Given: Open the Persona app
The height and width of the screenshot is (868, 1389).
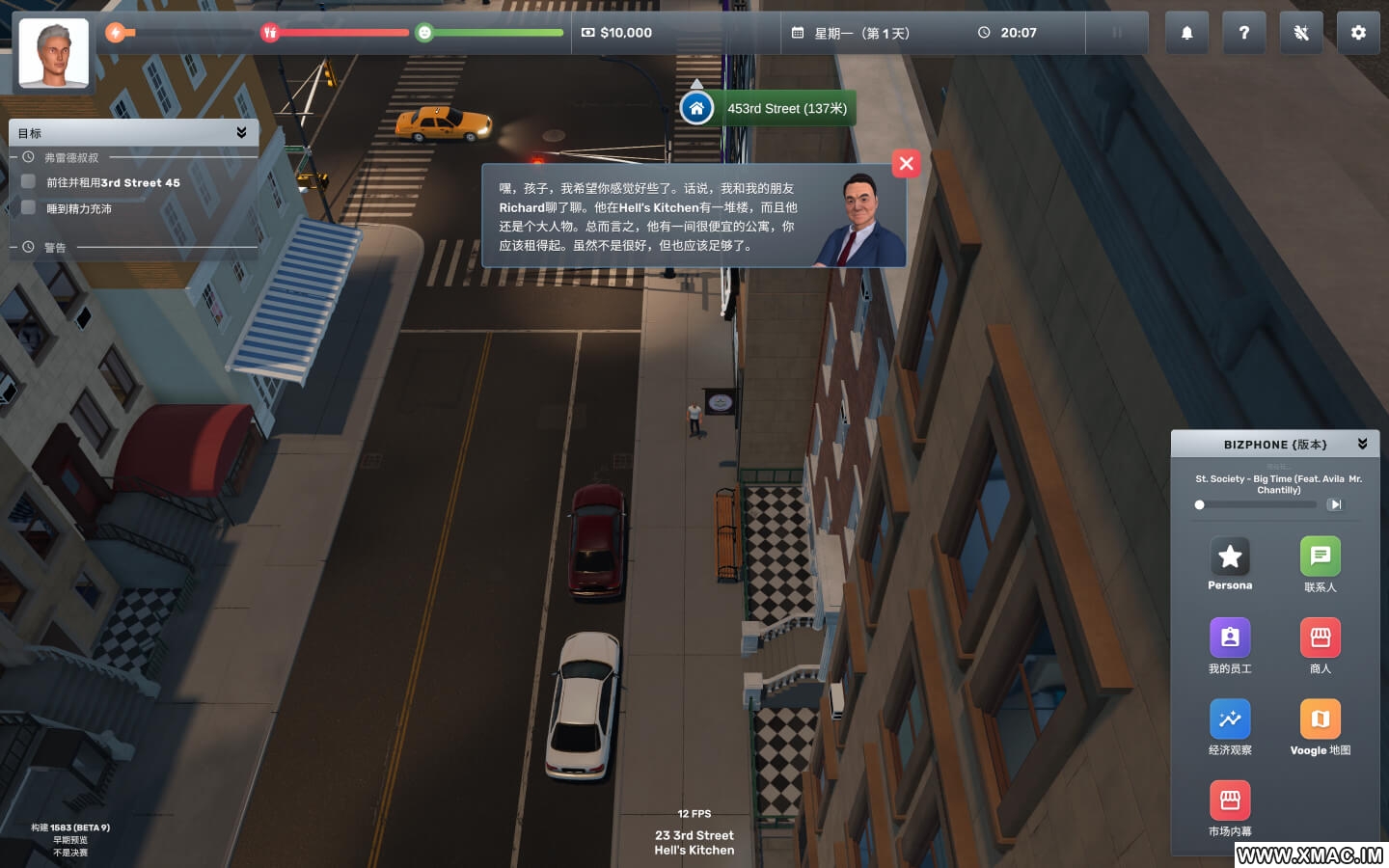Looking at the screenshot, I should pos(1230,556).
